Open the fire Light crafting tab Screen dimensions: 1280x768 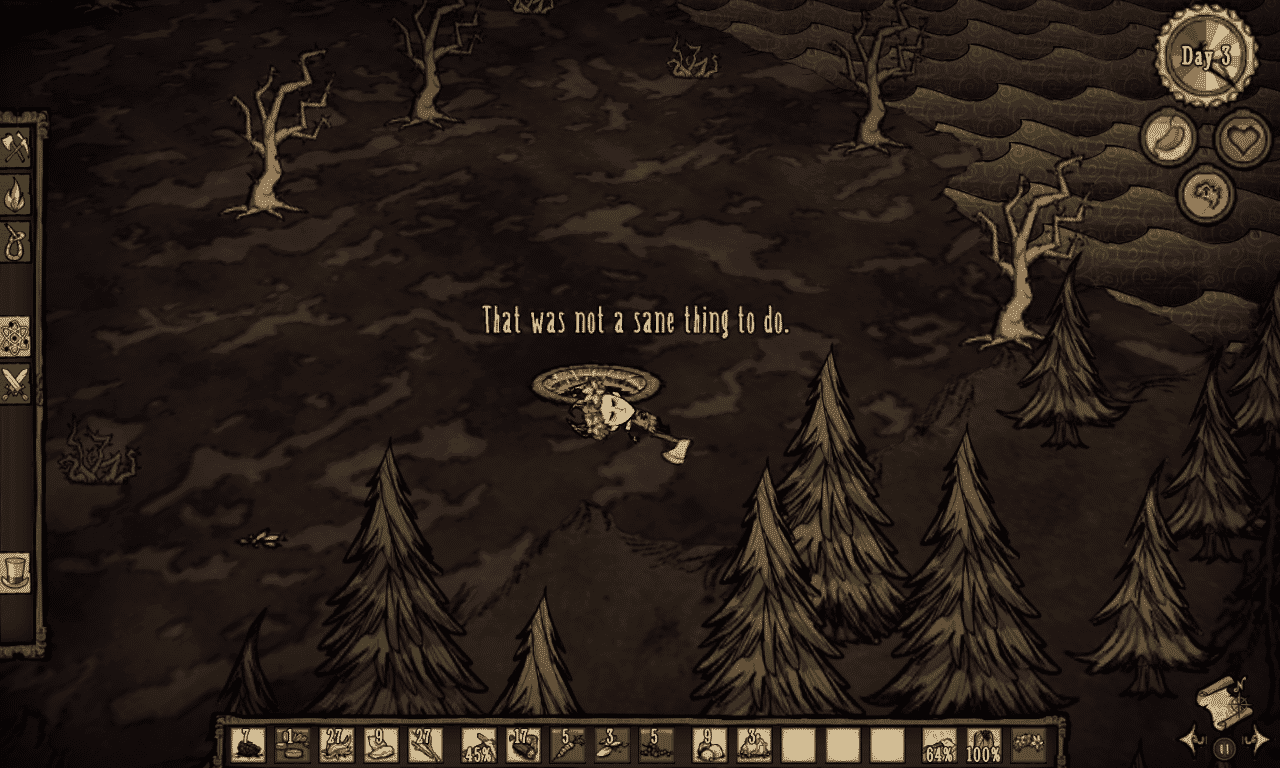(x=16, y=194)
